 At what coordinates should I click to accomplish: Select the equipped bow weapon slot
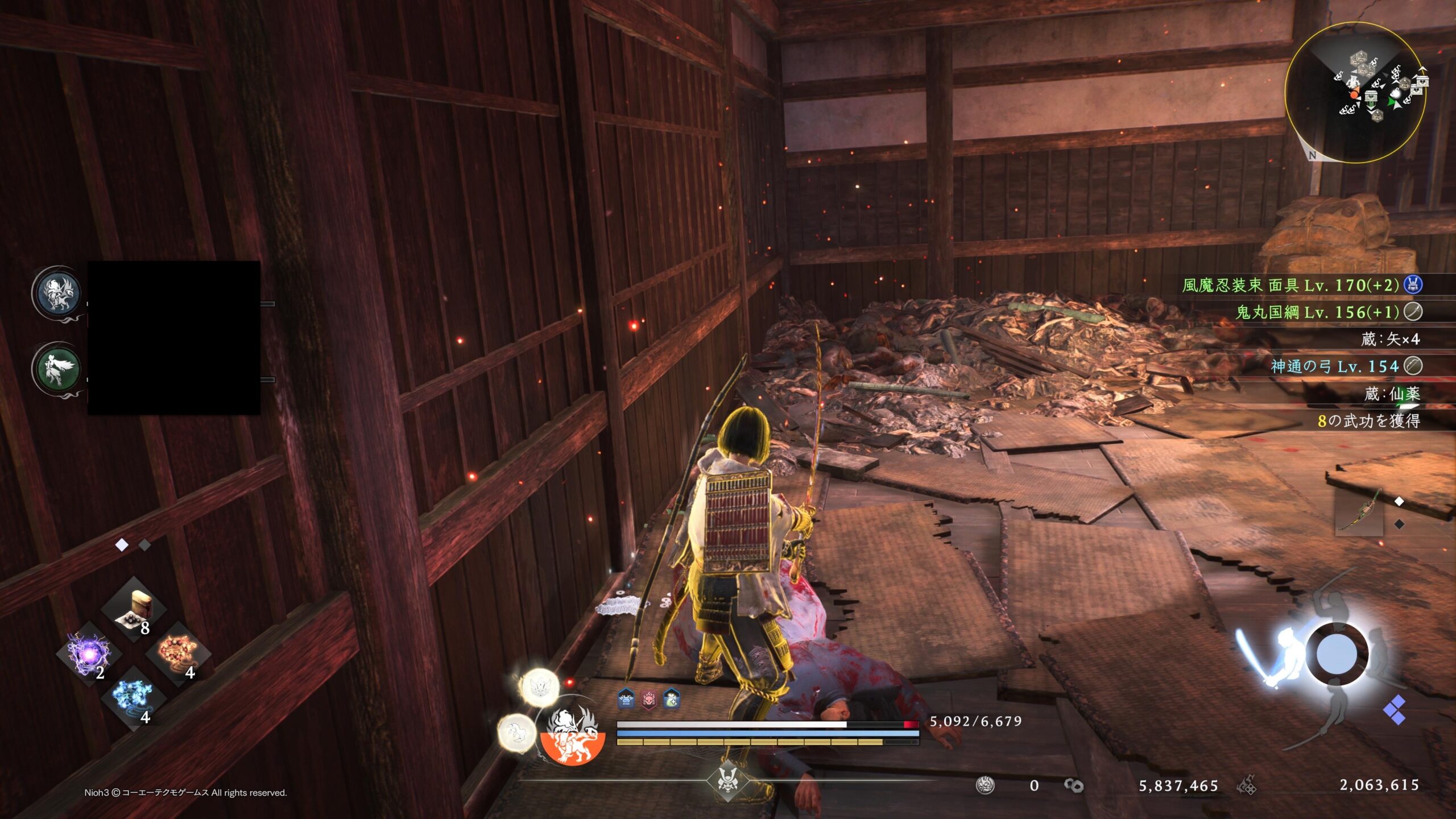point(1359,513)
